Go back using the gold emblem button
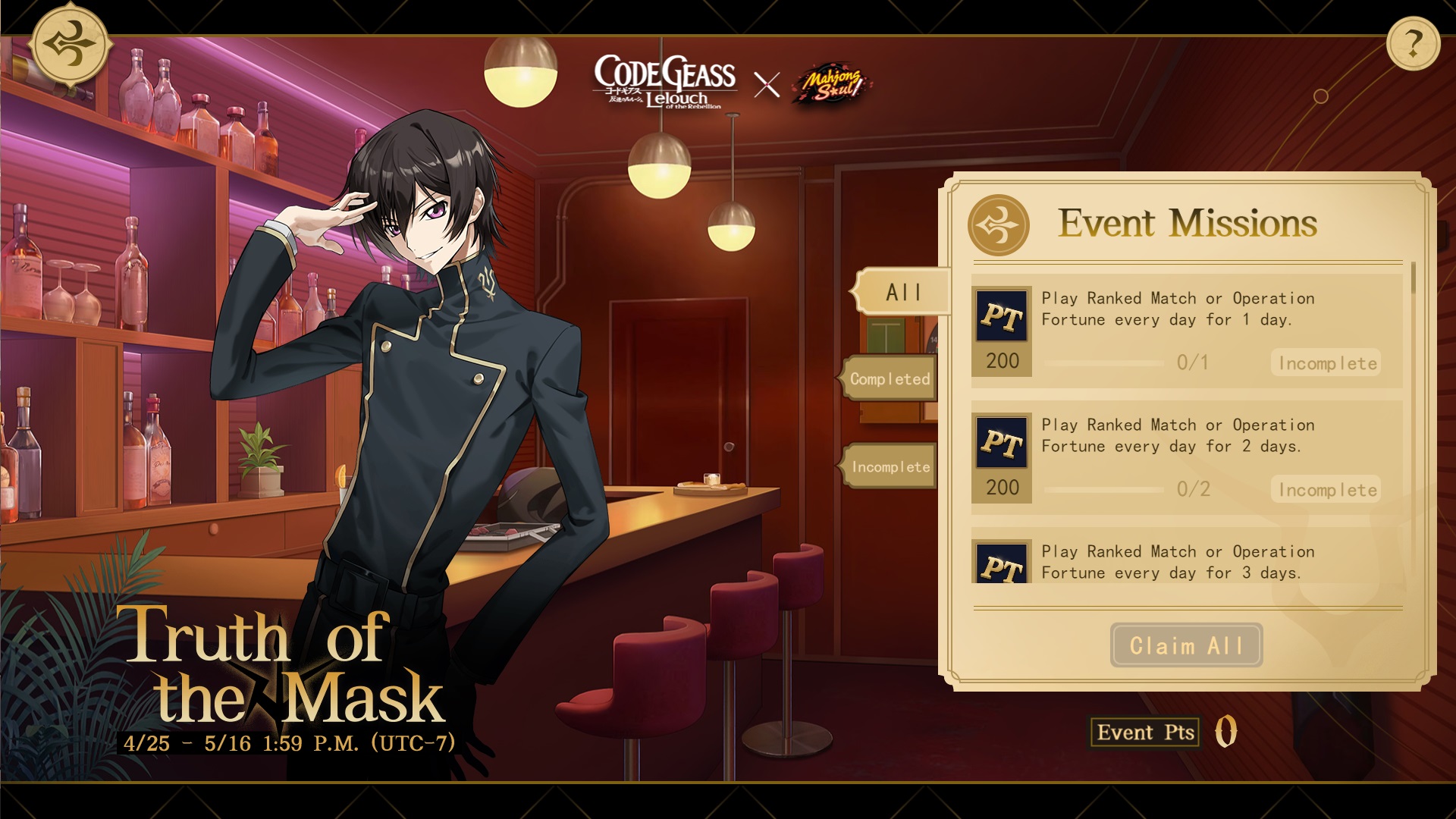The width and height of the screenshot is (1456, 819). click(71, 45)
